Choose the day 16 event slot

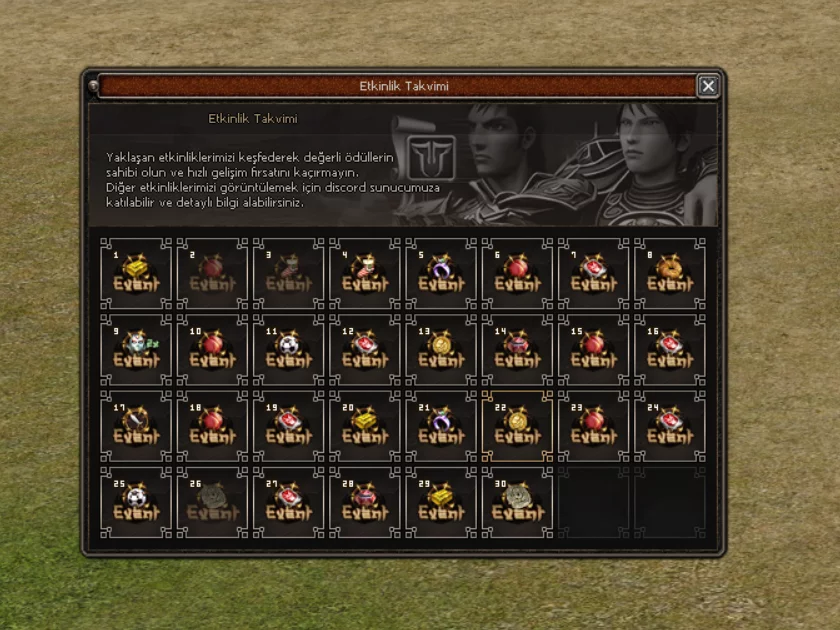point(670,350)
